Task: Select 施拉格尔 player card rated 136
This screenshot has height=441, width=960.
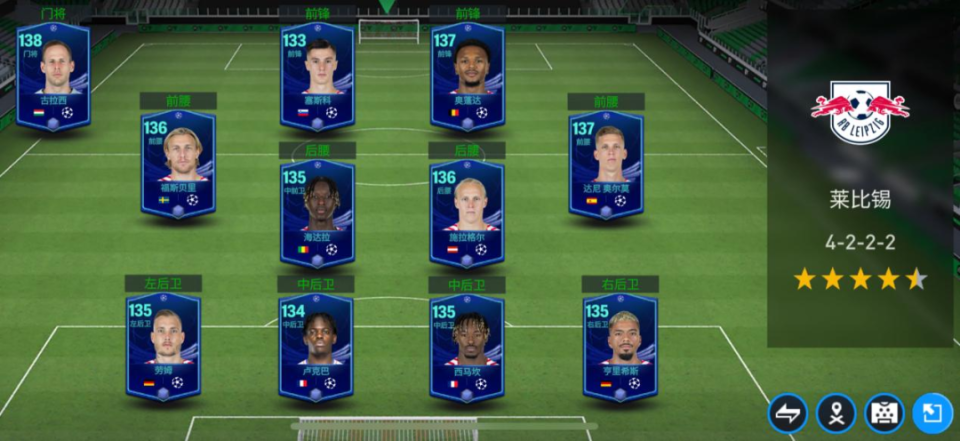Action: click(466, 214)
